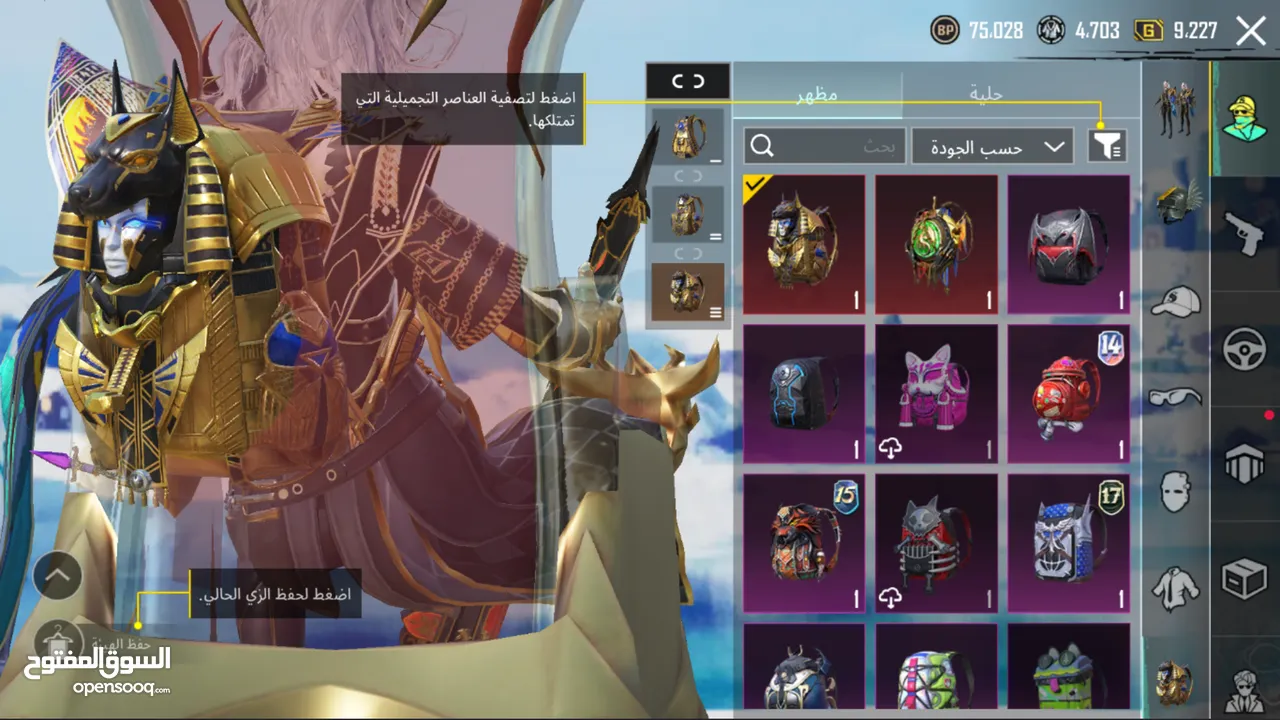Click the up-arrow circle button
The width and height of the screenshot is (1280, 720).
pos(57,575)
